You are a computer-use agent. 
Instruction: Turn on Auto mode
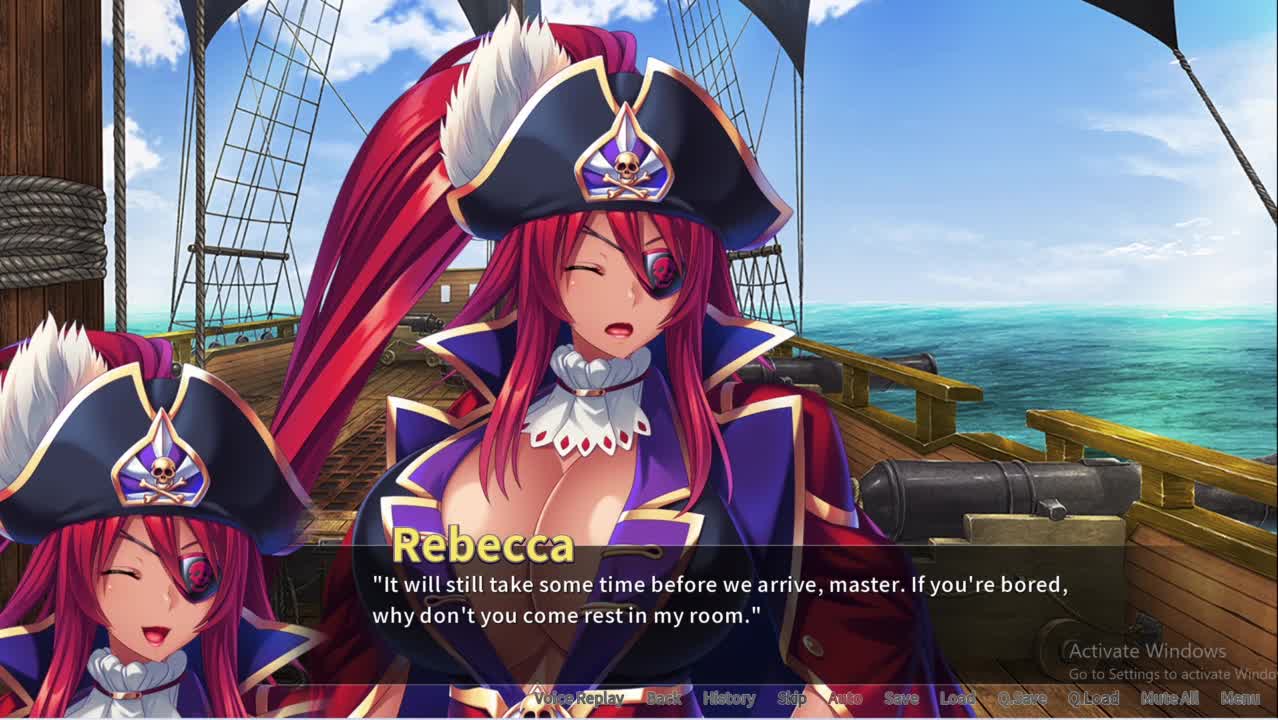[846, 698]
